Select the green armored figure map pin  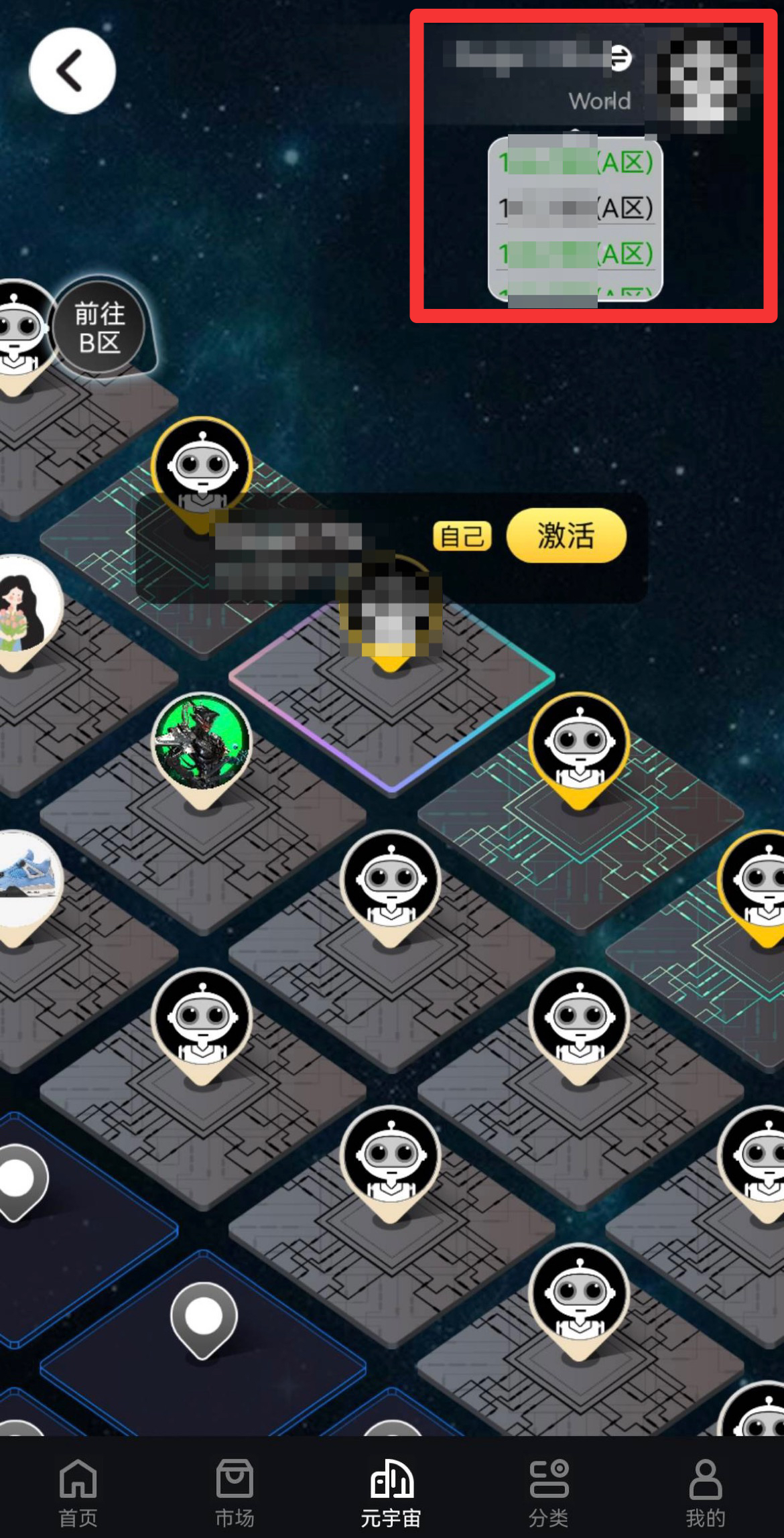[x=202, y=744]
